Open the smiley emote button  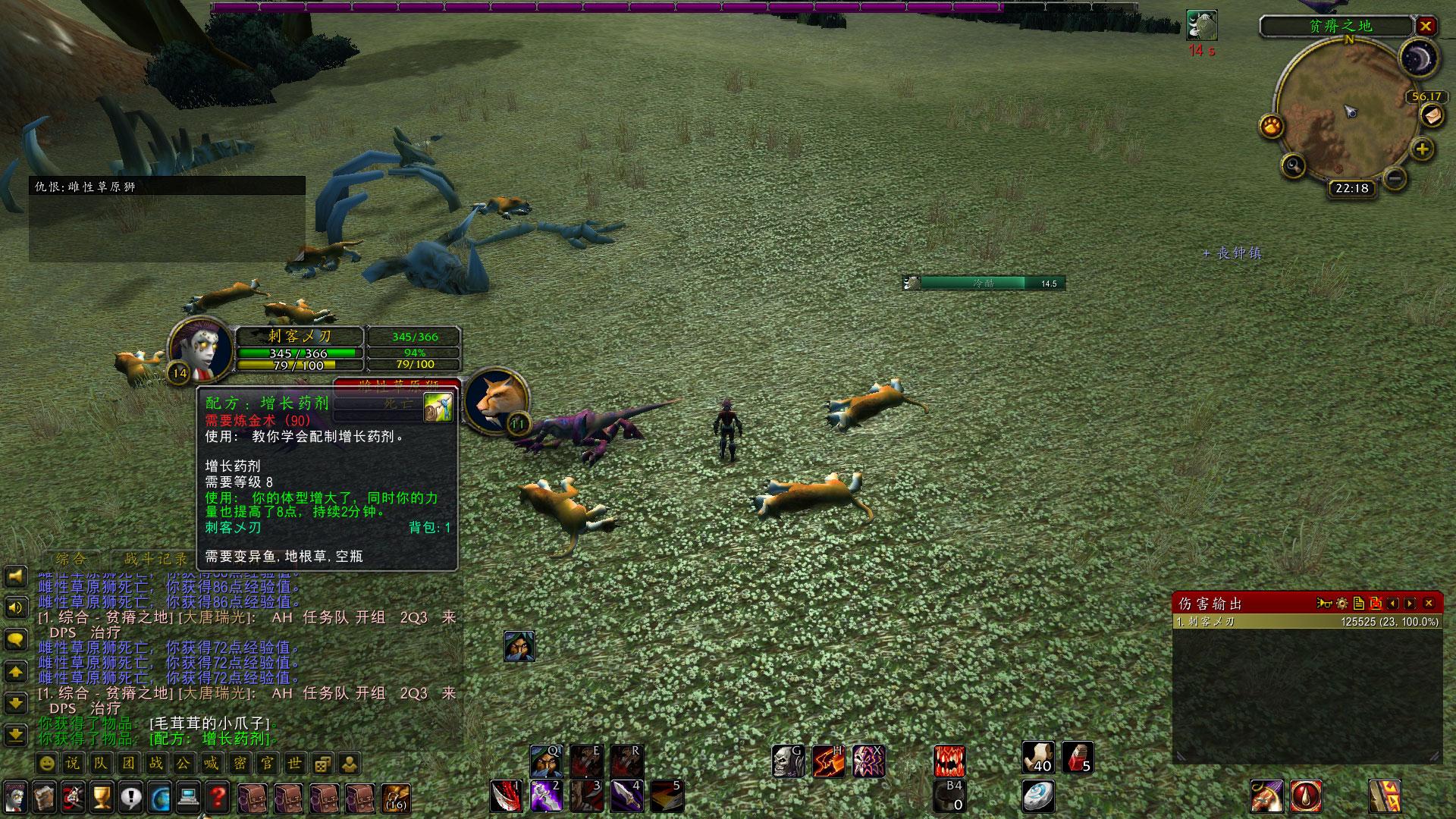(47, 763)
